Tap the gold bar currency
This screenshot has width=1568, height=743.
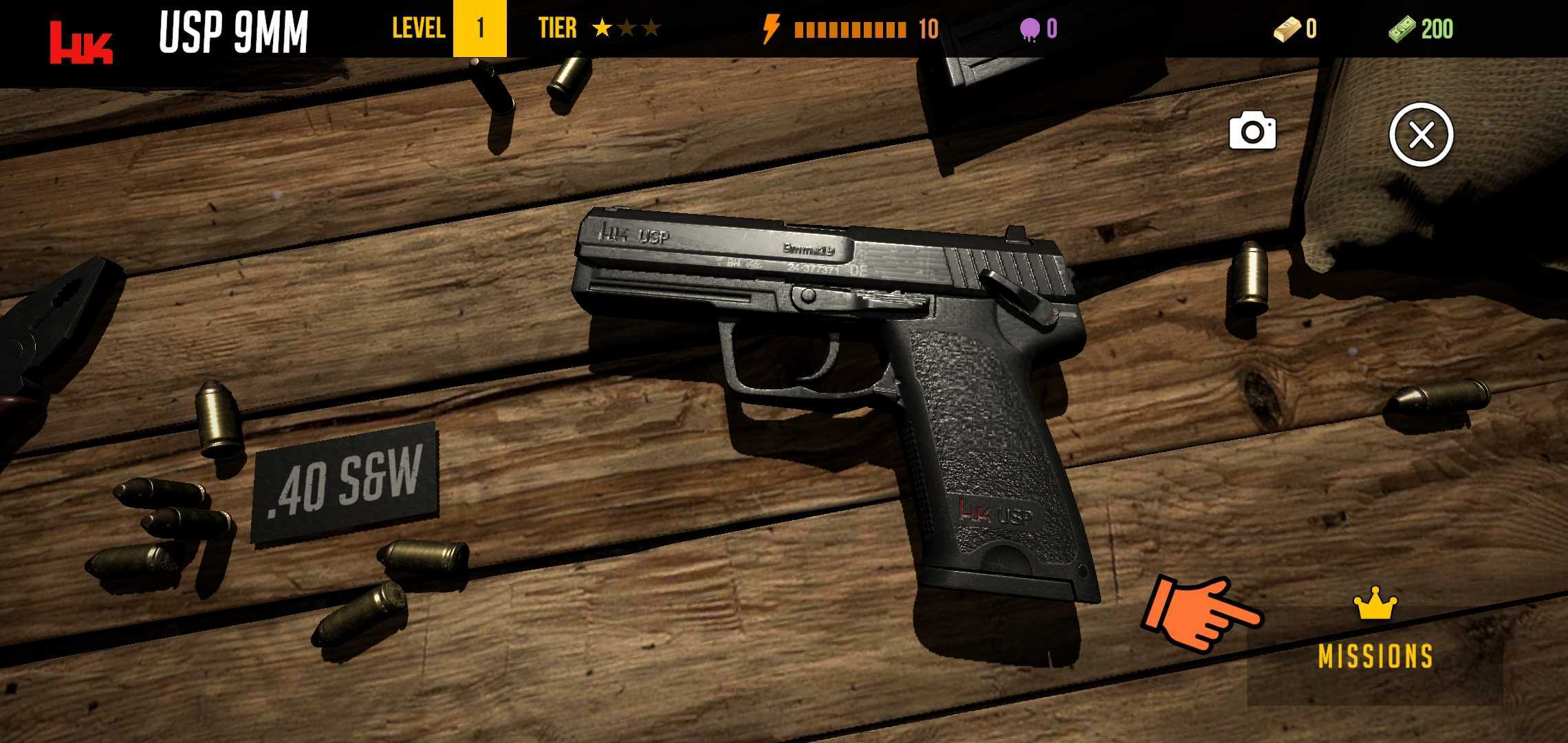tap(1294, 29)
